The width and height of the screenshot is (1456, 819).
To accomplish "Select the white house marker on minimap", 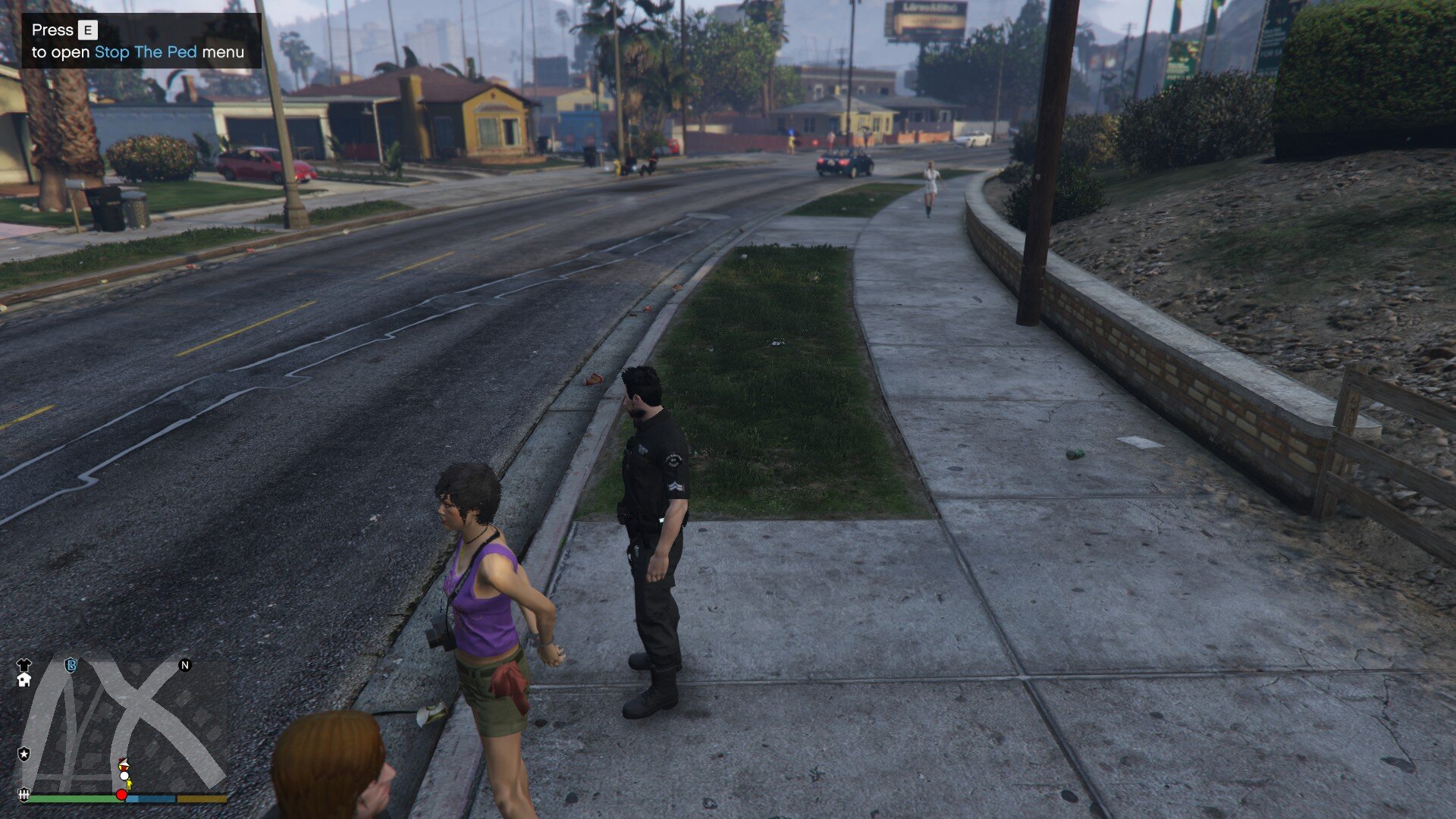I will tap(24, 679).
